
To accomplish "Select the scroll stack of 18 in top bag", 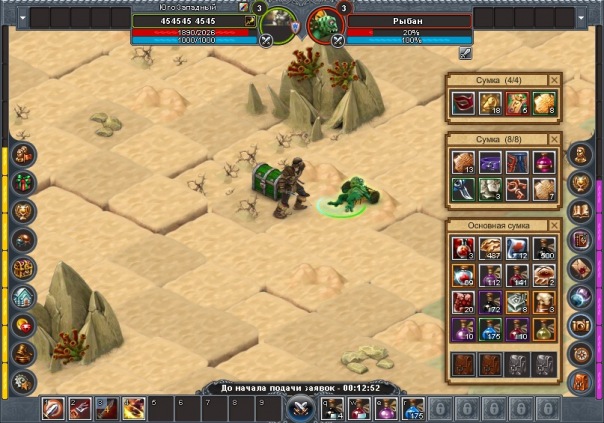I will tap(493, 103).
